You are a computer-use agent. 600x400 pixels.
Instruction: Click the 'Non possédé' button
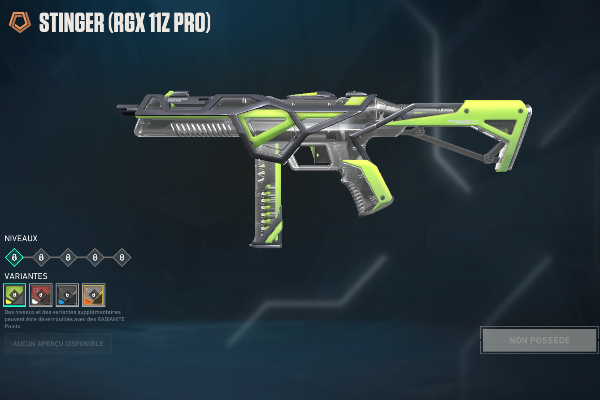538,340
